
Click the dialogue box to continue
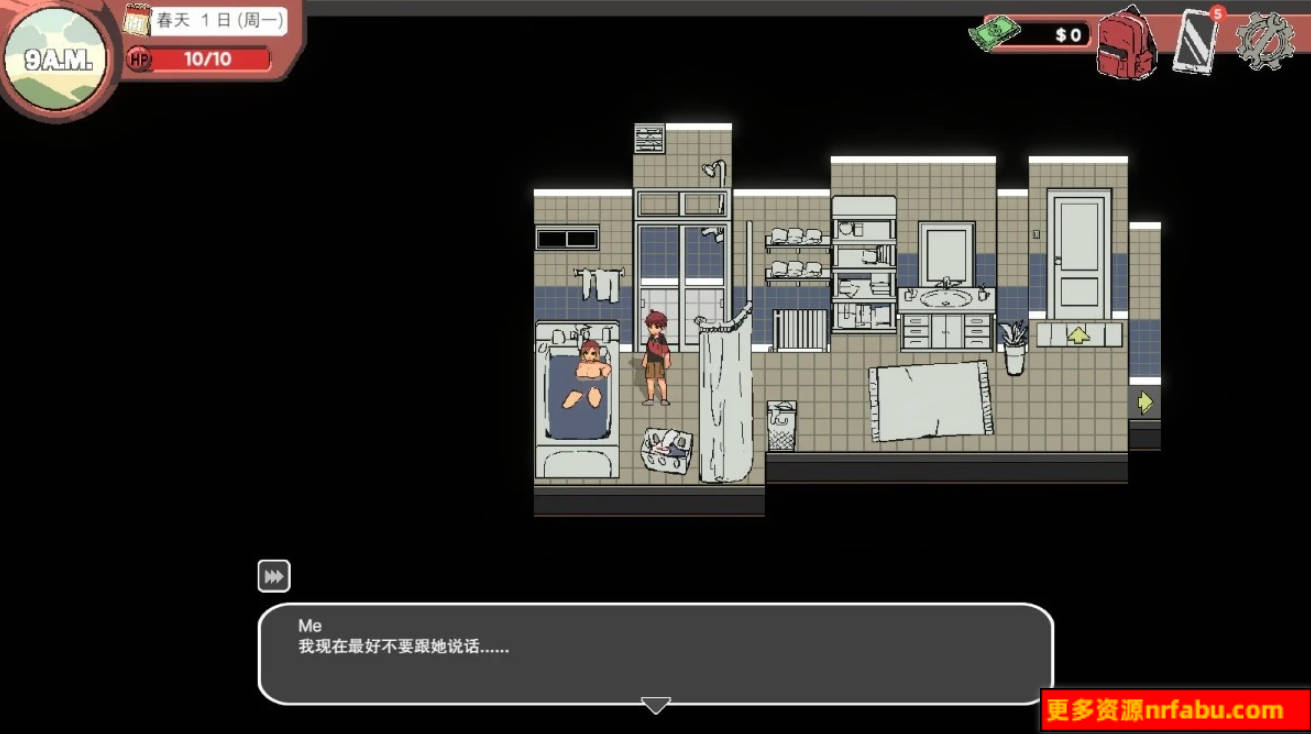click(x=655, y=655)
